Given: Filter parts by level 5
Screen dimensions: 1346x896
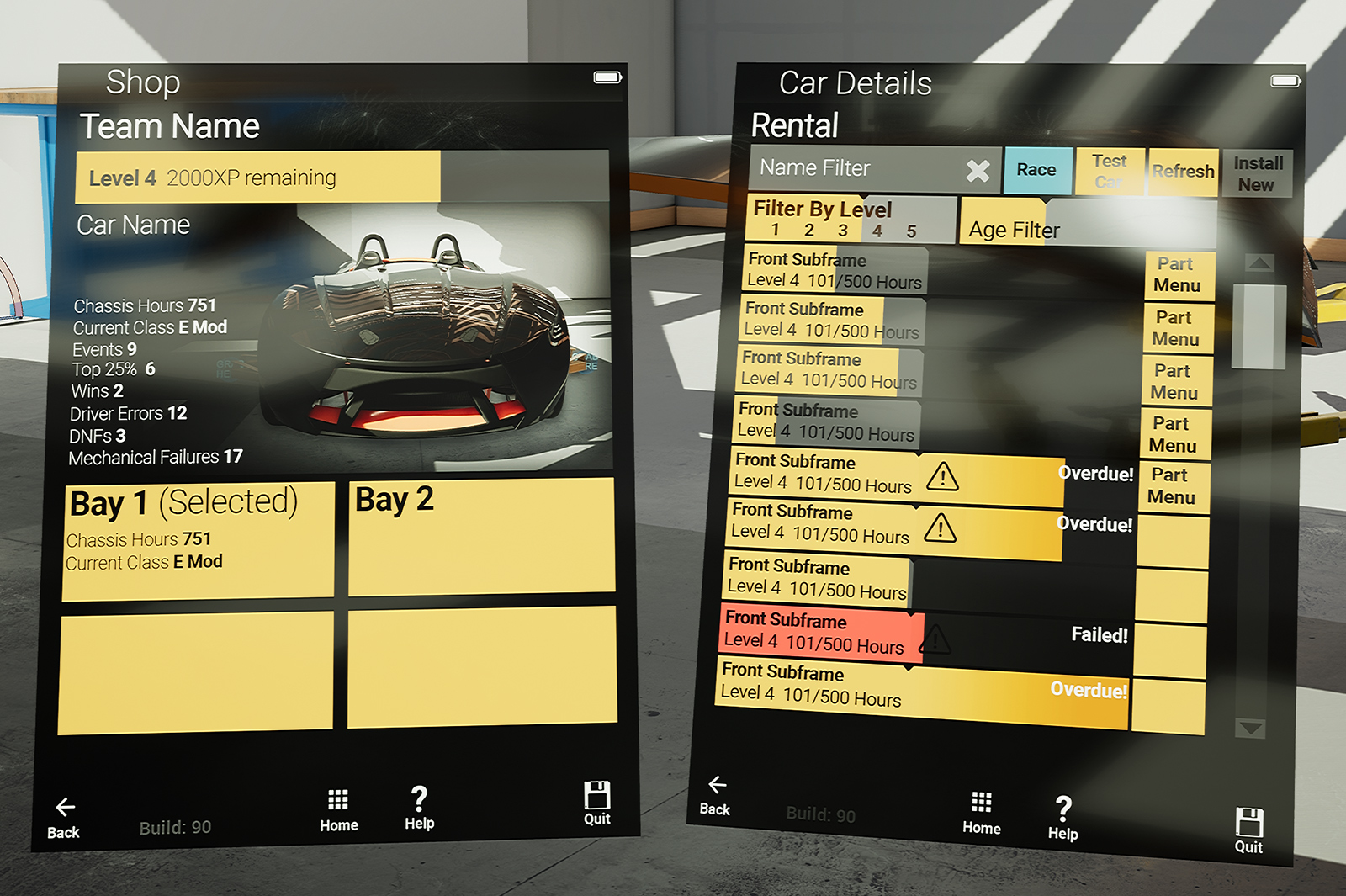Looking at the screenshot, I should coord(911,231).
